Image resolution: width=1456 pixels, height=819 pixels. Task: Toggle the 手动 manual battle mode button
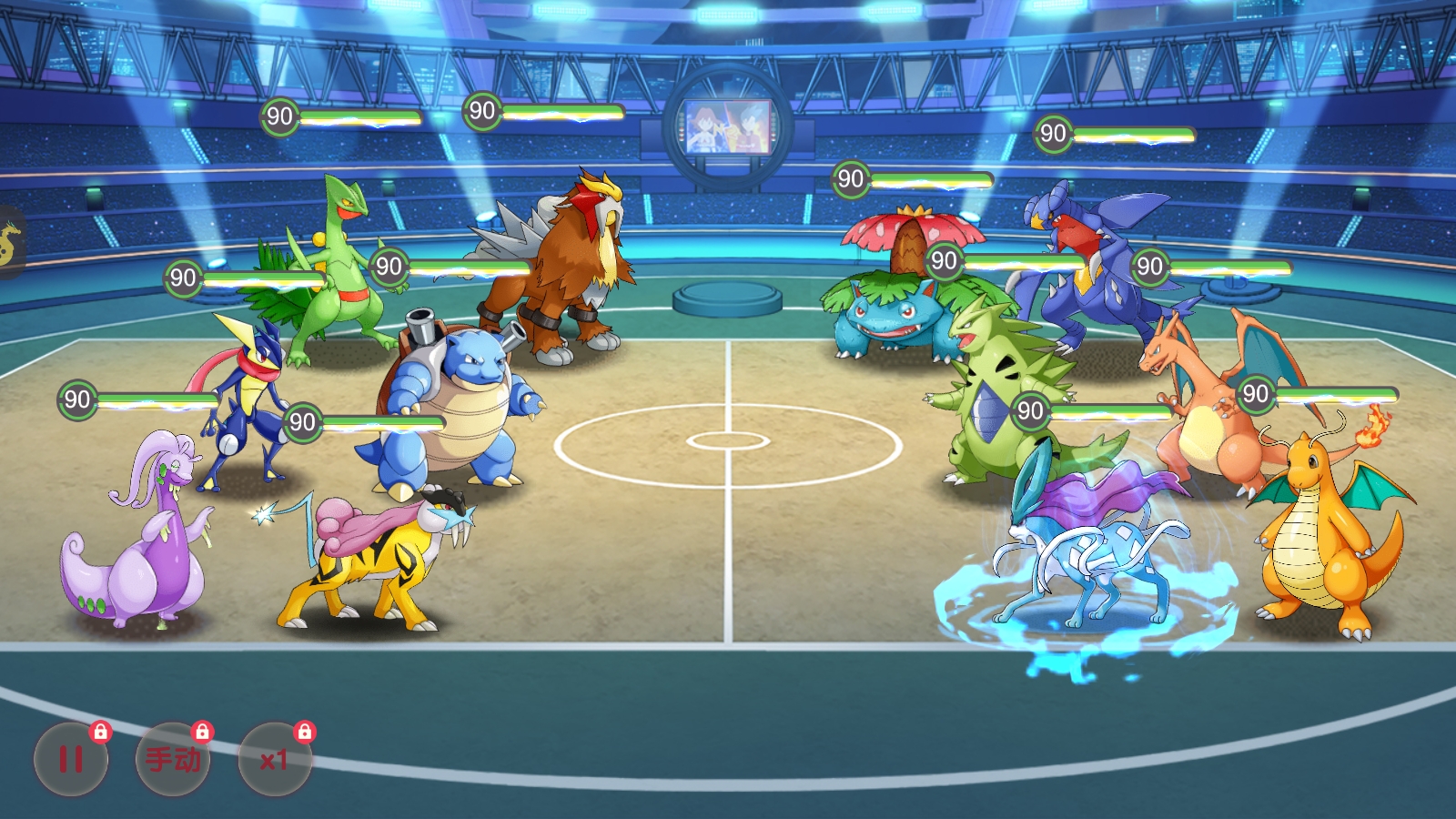click(173, 759)
